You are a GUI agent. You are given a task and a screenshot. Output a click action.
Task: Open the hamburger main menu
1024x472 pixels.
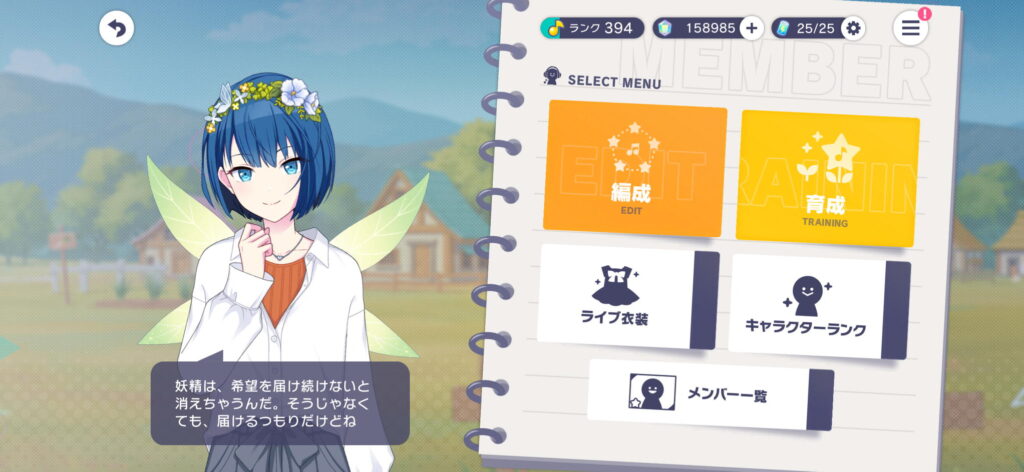[910, 28]
